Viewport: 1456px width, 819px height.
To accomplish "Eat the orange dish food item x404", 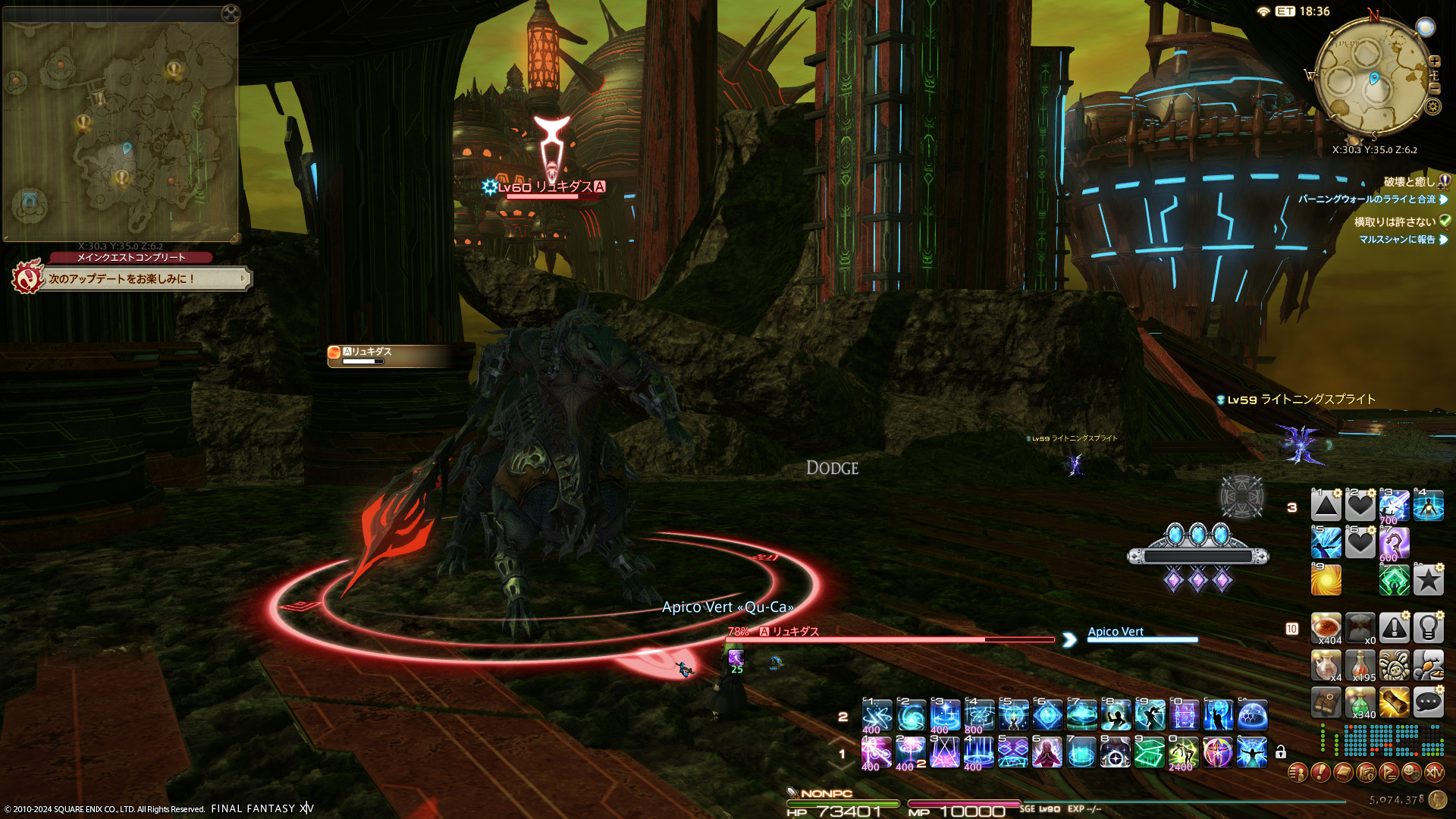I will point(1326,629).
